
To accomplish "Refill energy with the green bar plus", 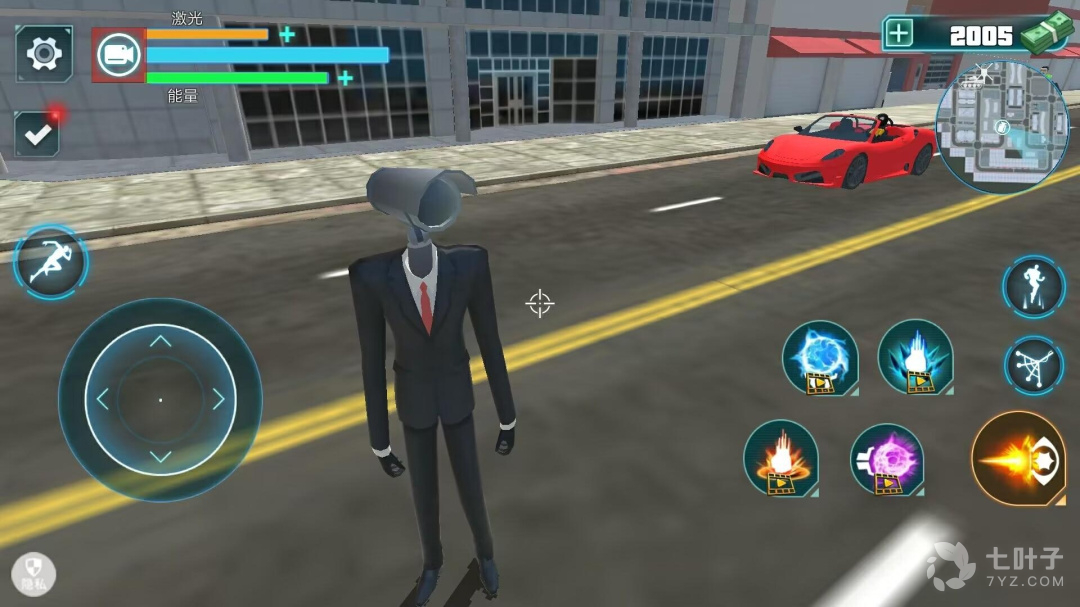I will tap(345, 78).
